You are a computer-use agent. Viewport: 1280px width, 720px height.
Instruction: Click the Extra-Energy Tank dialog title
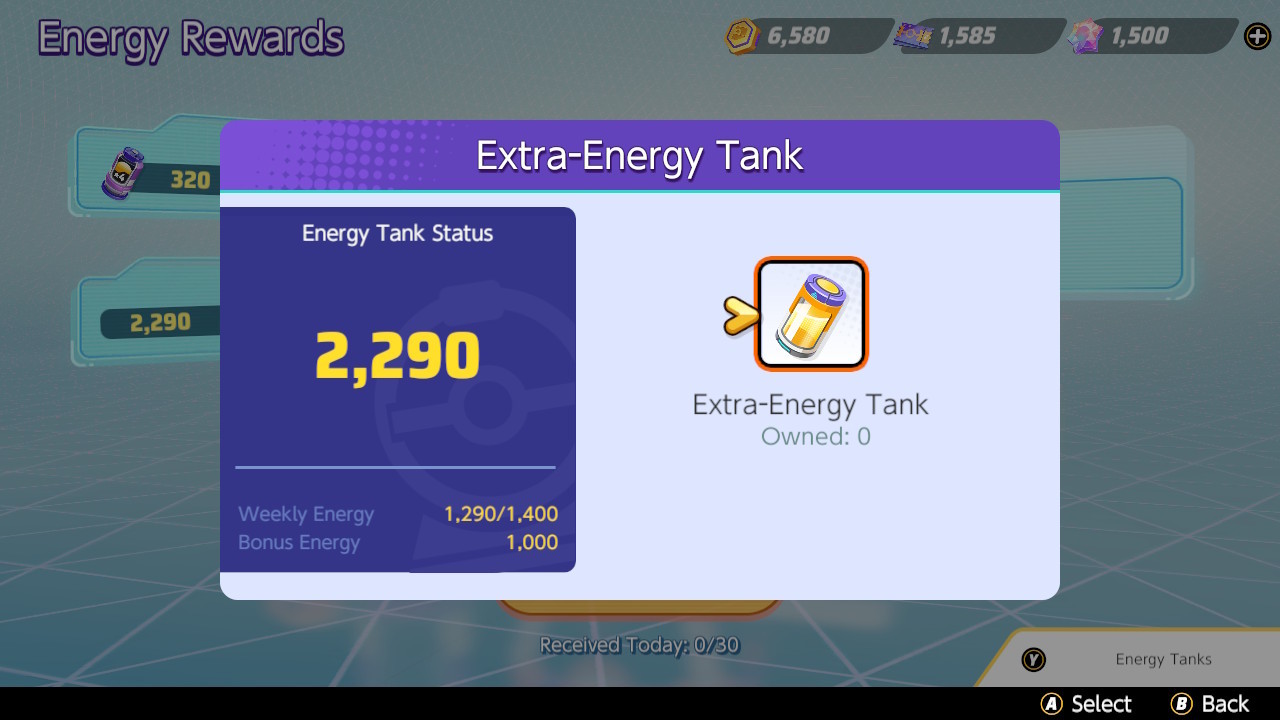[640, 155]
